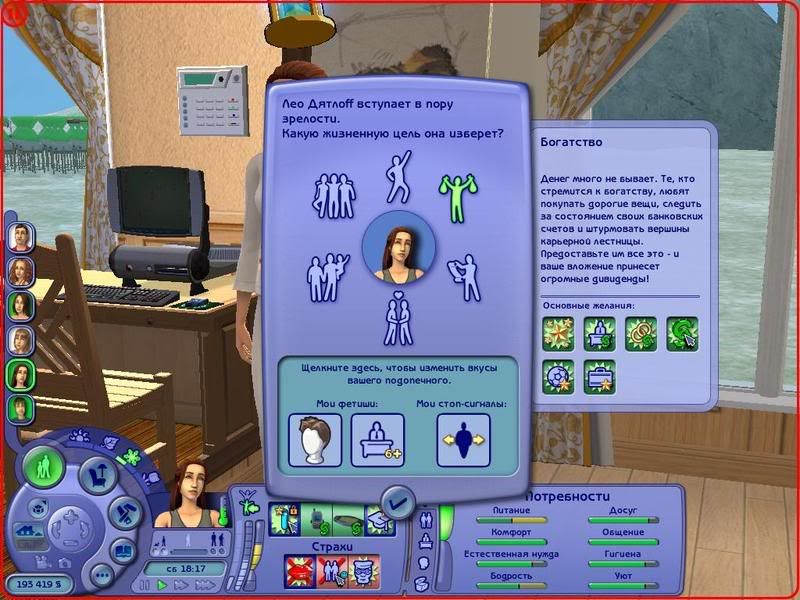Image resolution: width=800 pixels, height=600 pixels.
Task: Open Buy mode with the armchair icon
Action: click(99, 474)
